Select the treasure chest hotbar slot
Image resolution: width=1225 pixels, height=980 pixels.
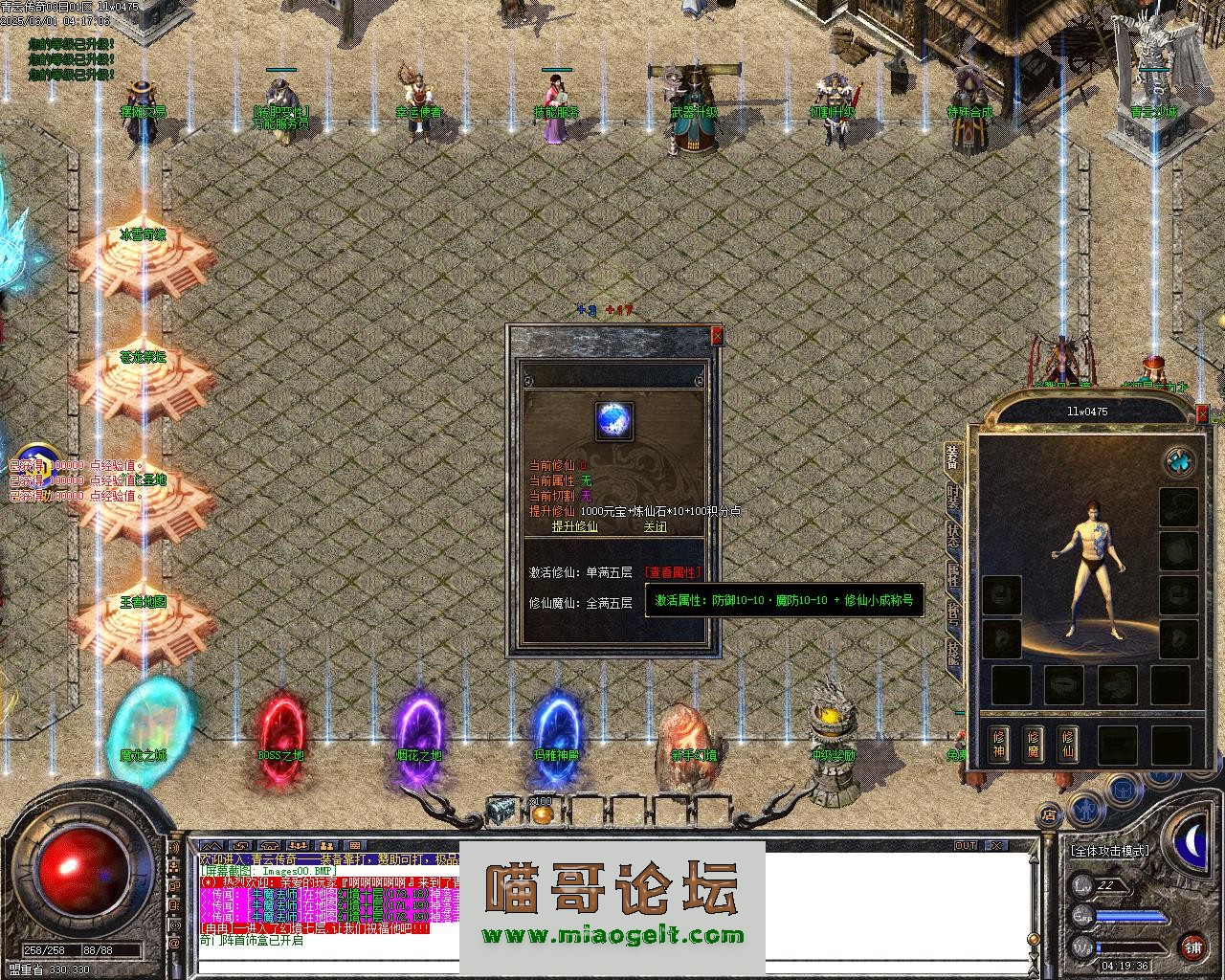pyautogui.click(x=501, y=812)
